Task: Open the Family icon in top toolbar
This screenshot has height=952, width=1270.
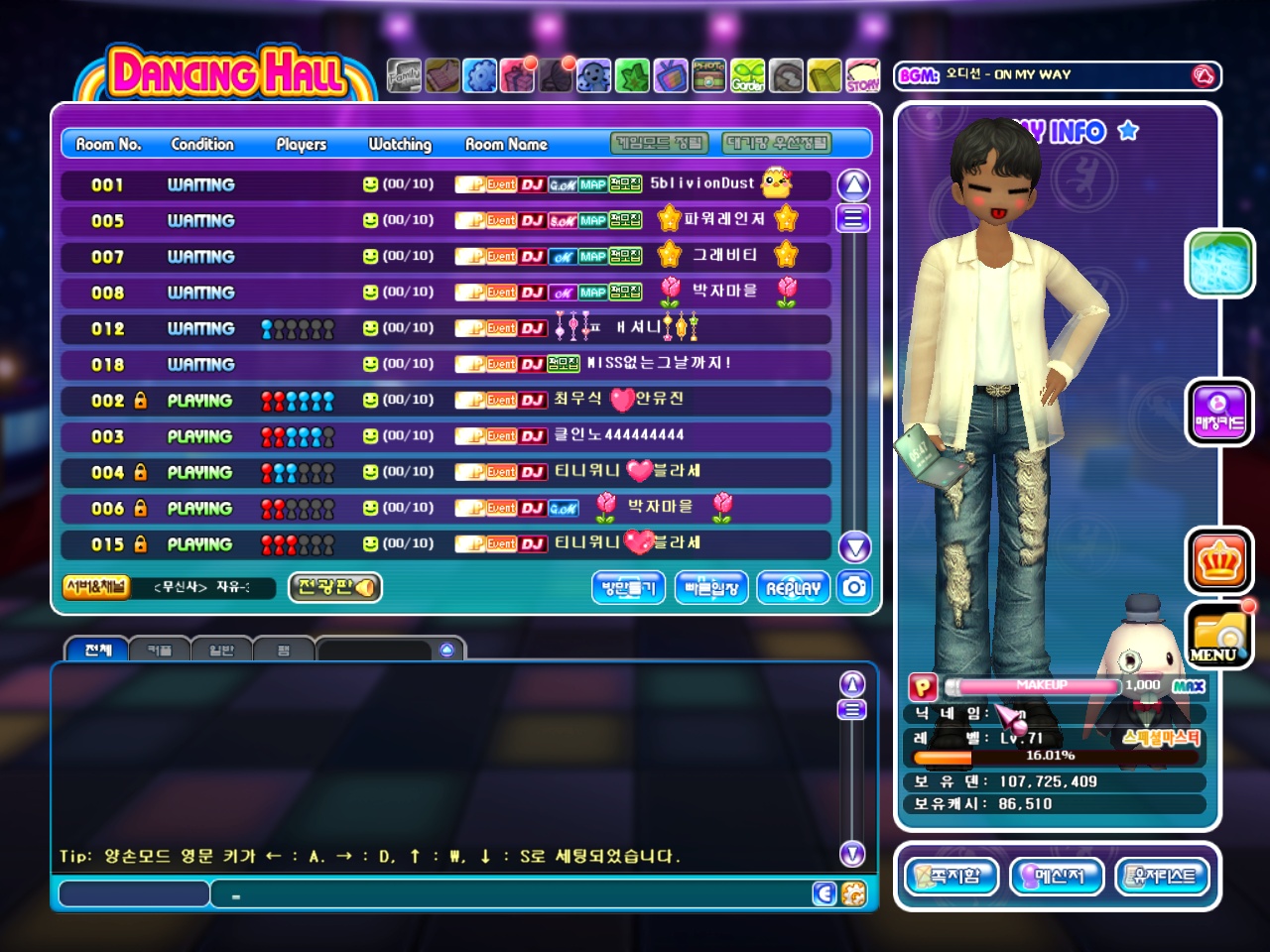Action: tap(404, 75)
